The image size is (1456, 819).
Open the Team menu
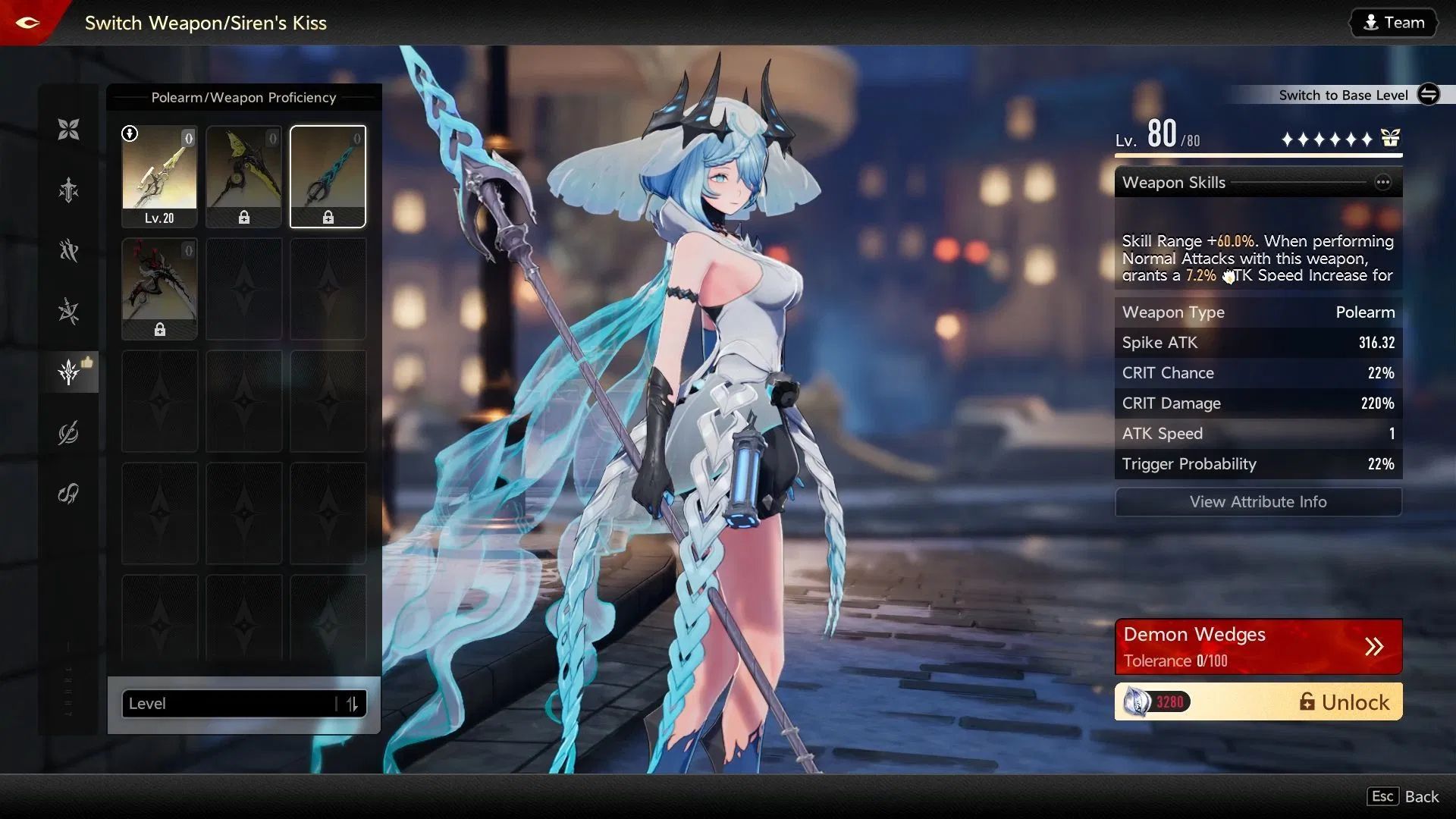[x=1392, y=22]
